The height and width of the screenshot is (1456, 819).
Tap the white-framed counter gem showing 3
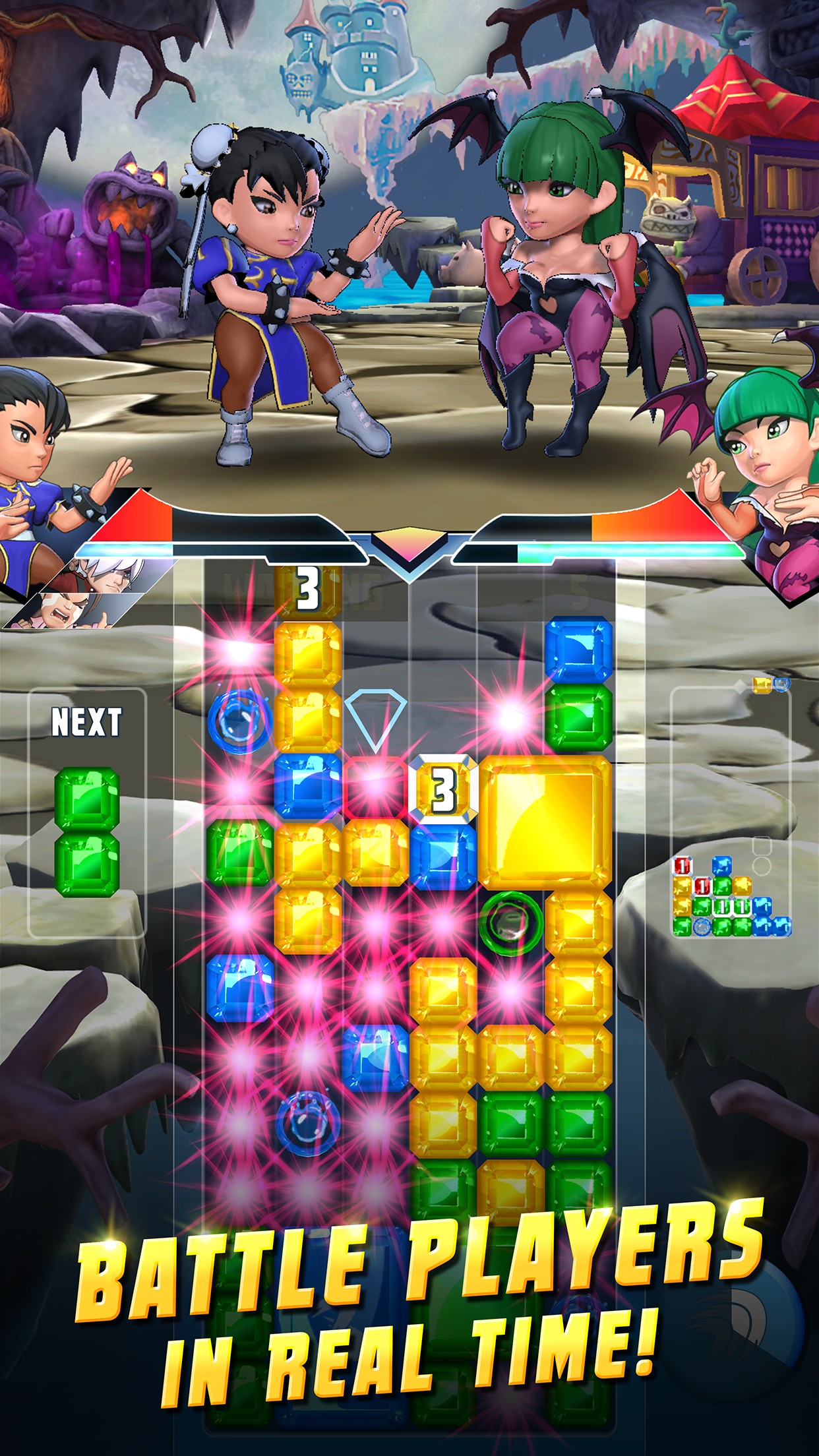442,789
